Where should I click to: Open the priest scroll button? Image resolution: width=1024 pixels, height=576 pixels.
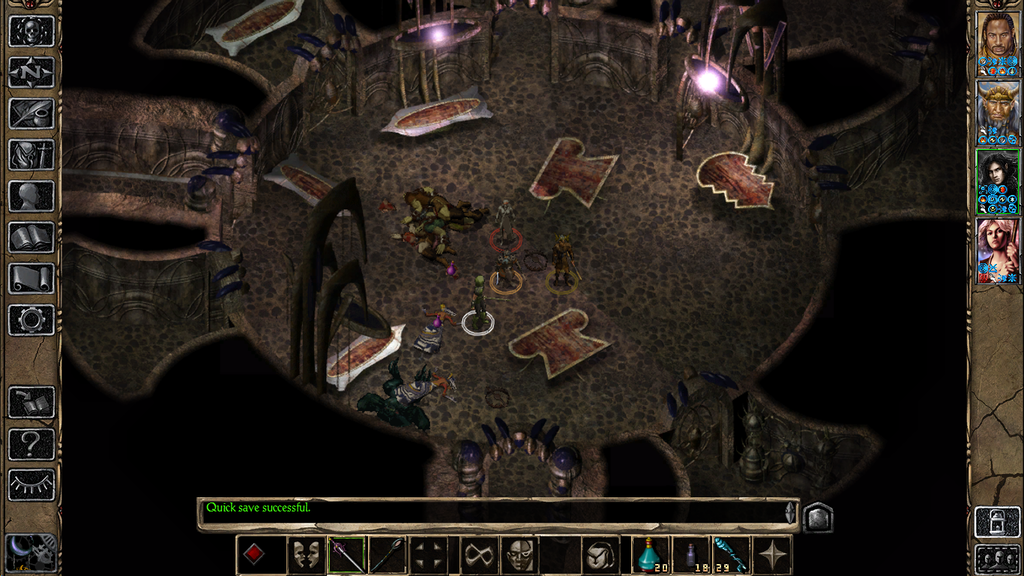point(31,278)
